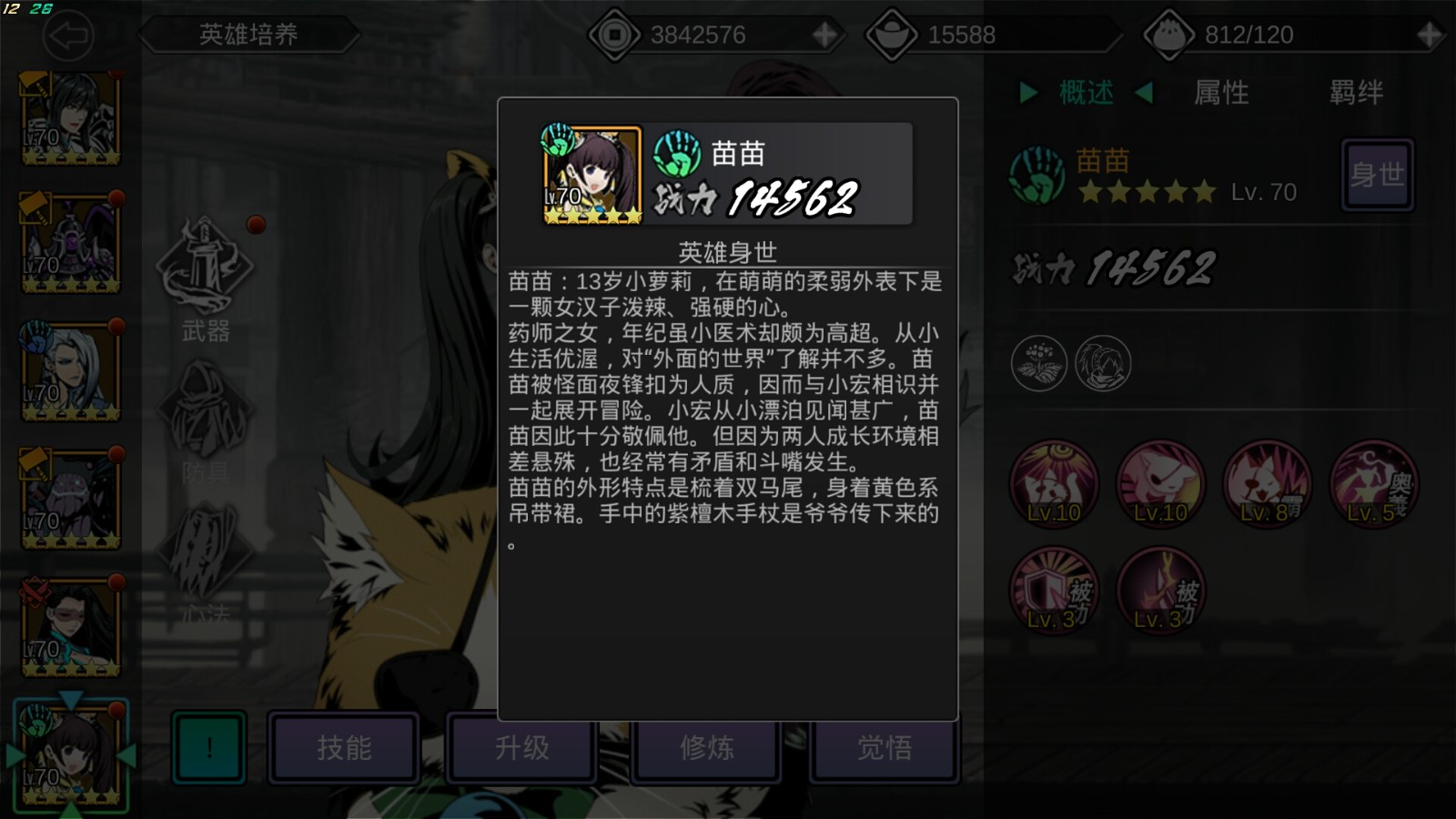Open the Lv.3 passive shield skill
Image resolution: width=1456 pixels, height=819 pixels.
tap(1055, 592)
